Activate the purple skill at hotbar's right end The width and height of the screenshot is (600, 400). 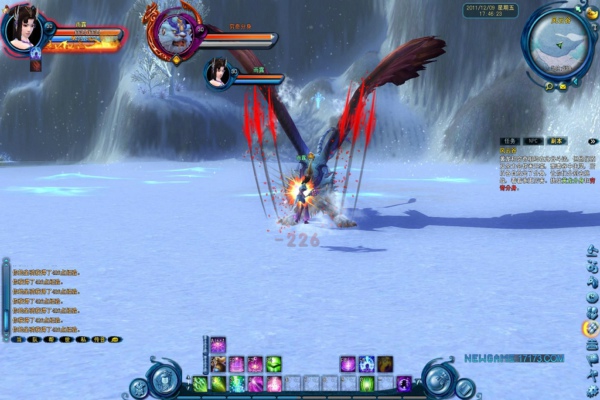[403, 383]
